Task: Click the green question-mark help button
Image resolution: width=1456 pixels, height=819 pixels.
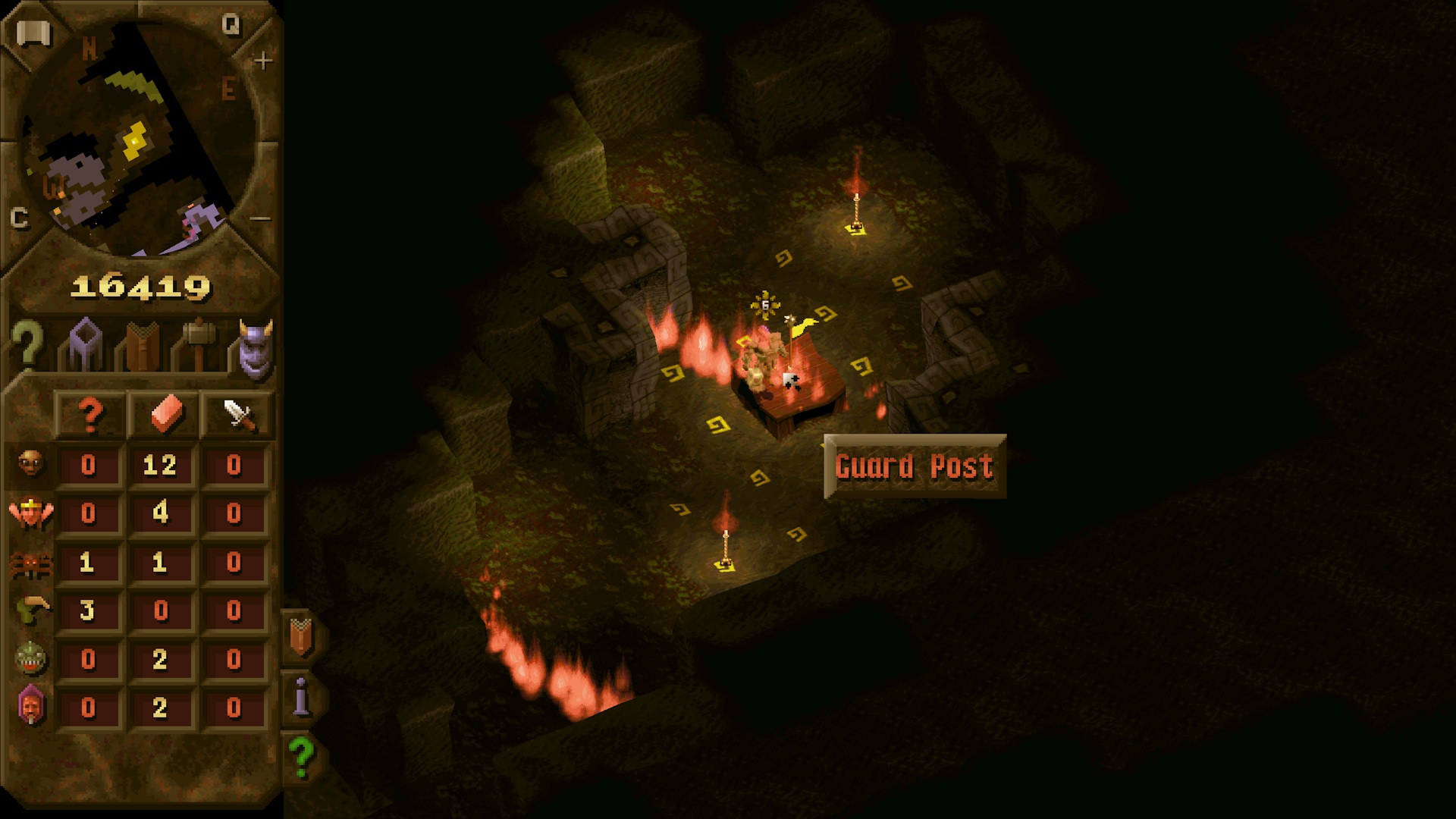Action: tap(302, 757)
